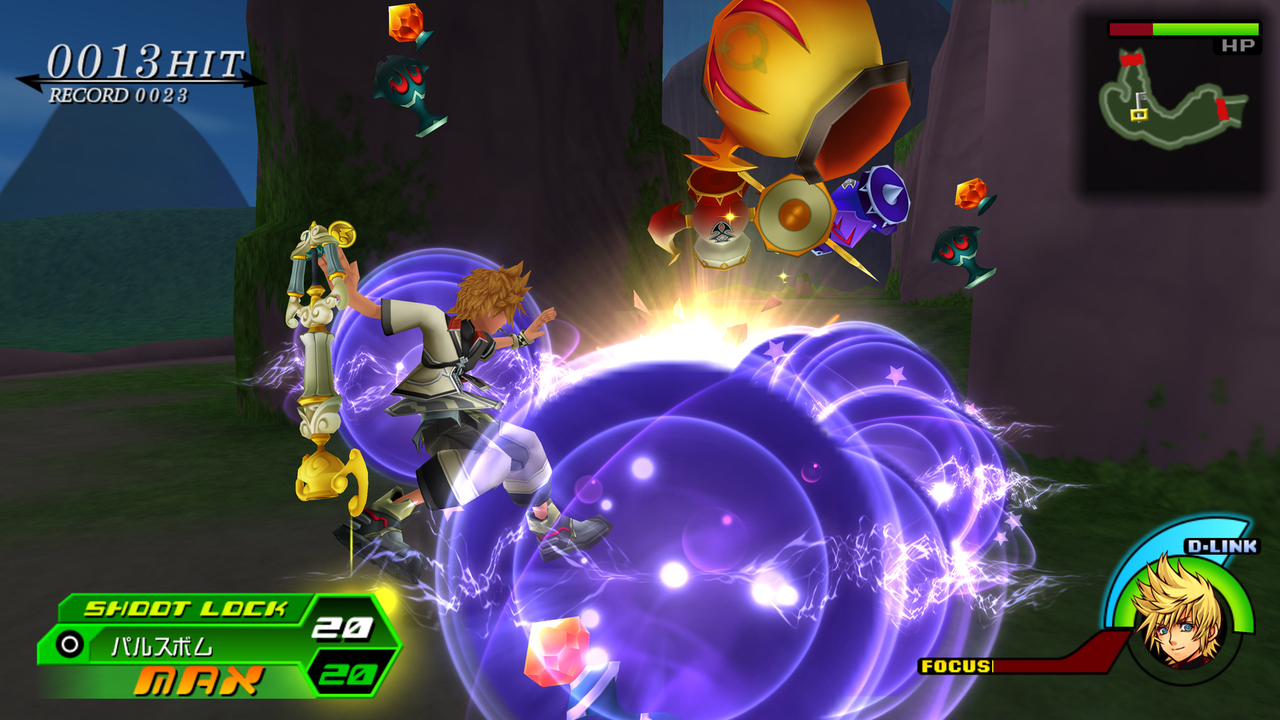
Task: Click the red flag icon on the minimap
Action: (x=1130, y=59)
